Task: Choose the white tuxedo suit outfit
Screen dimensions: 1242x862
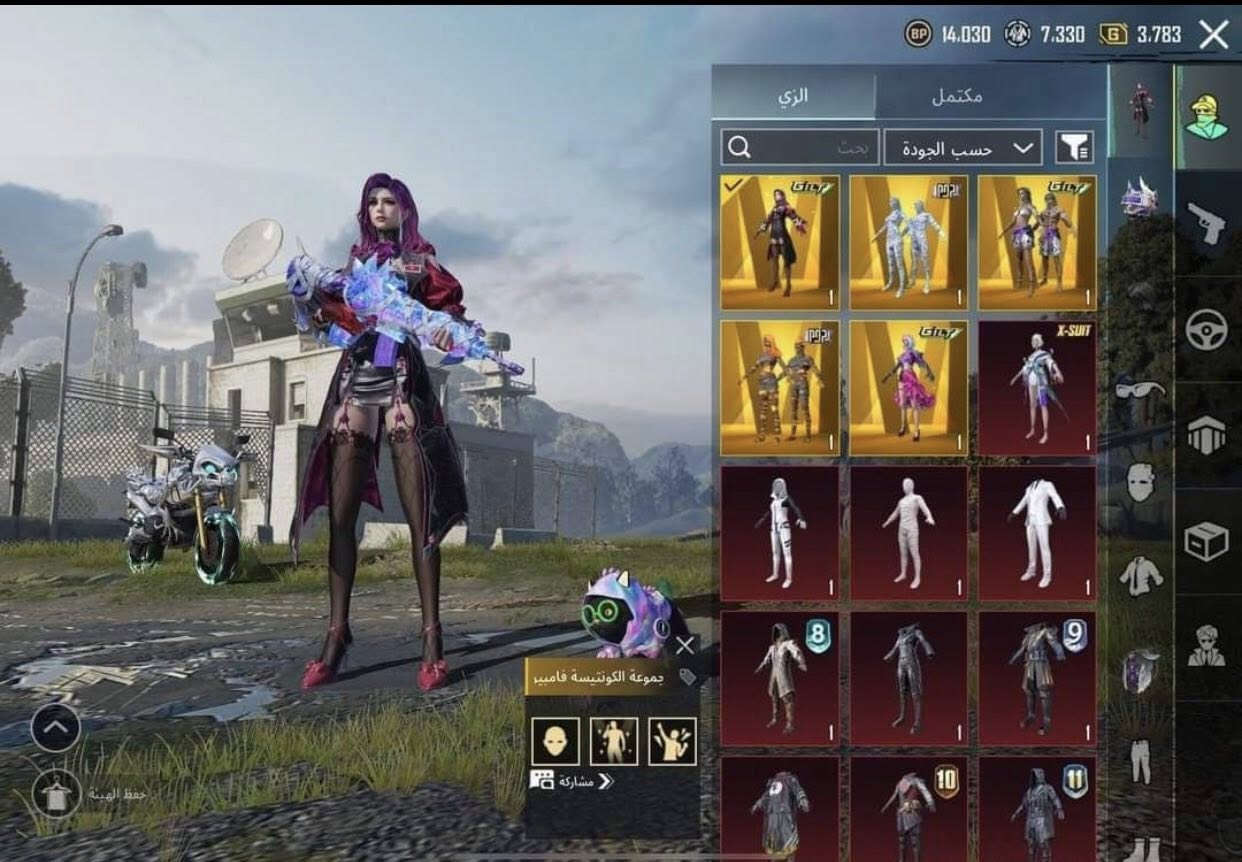Action: click(1036, 533)
